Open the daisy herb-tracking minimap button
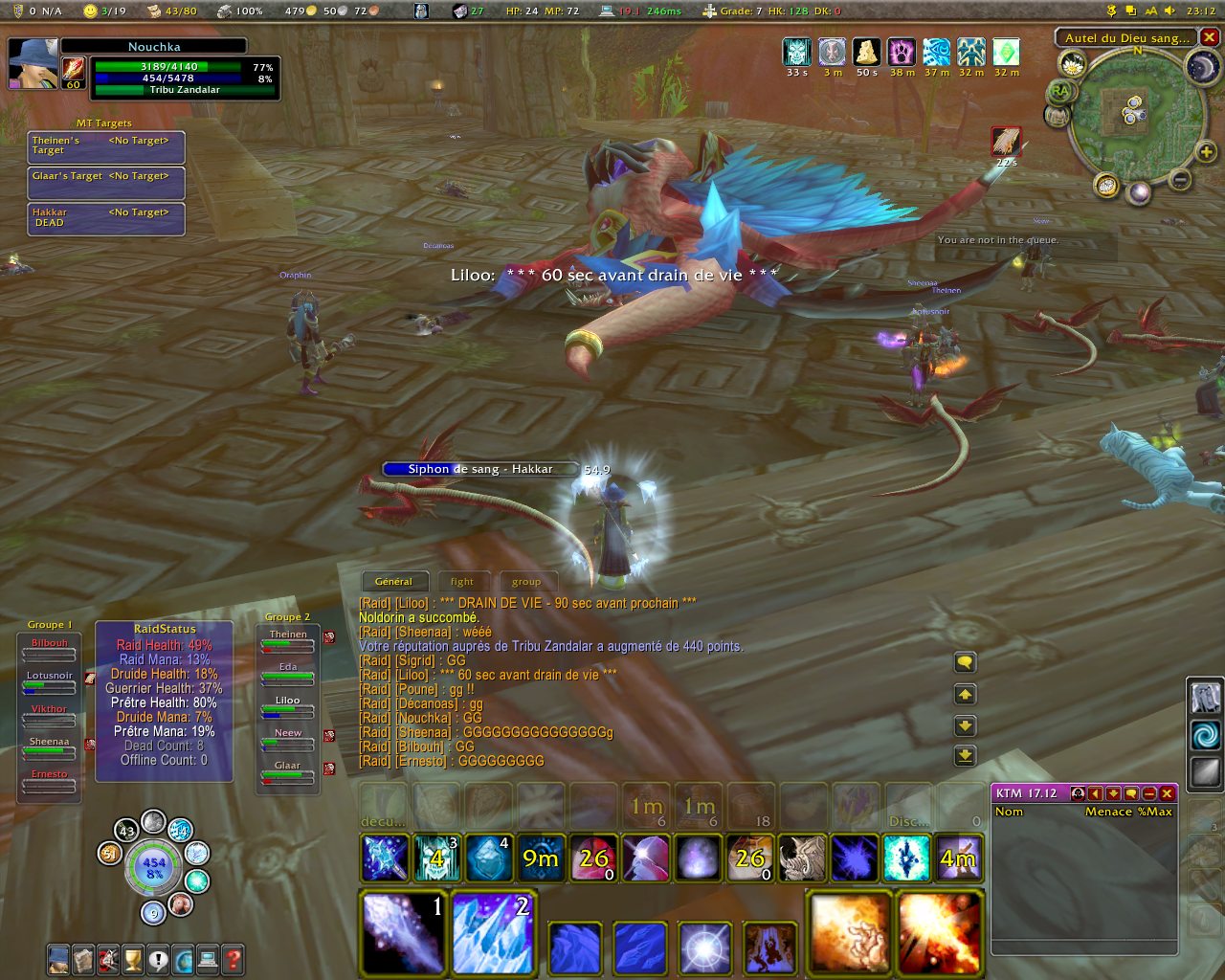The width and height of the screenshot is (1225, 980). (1073, 64)
